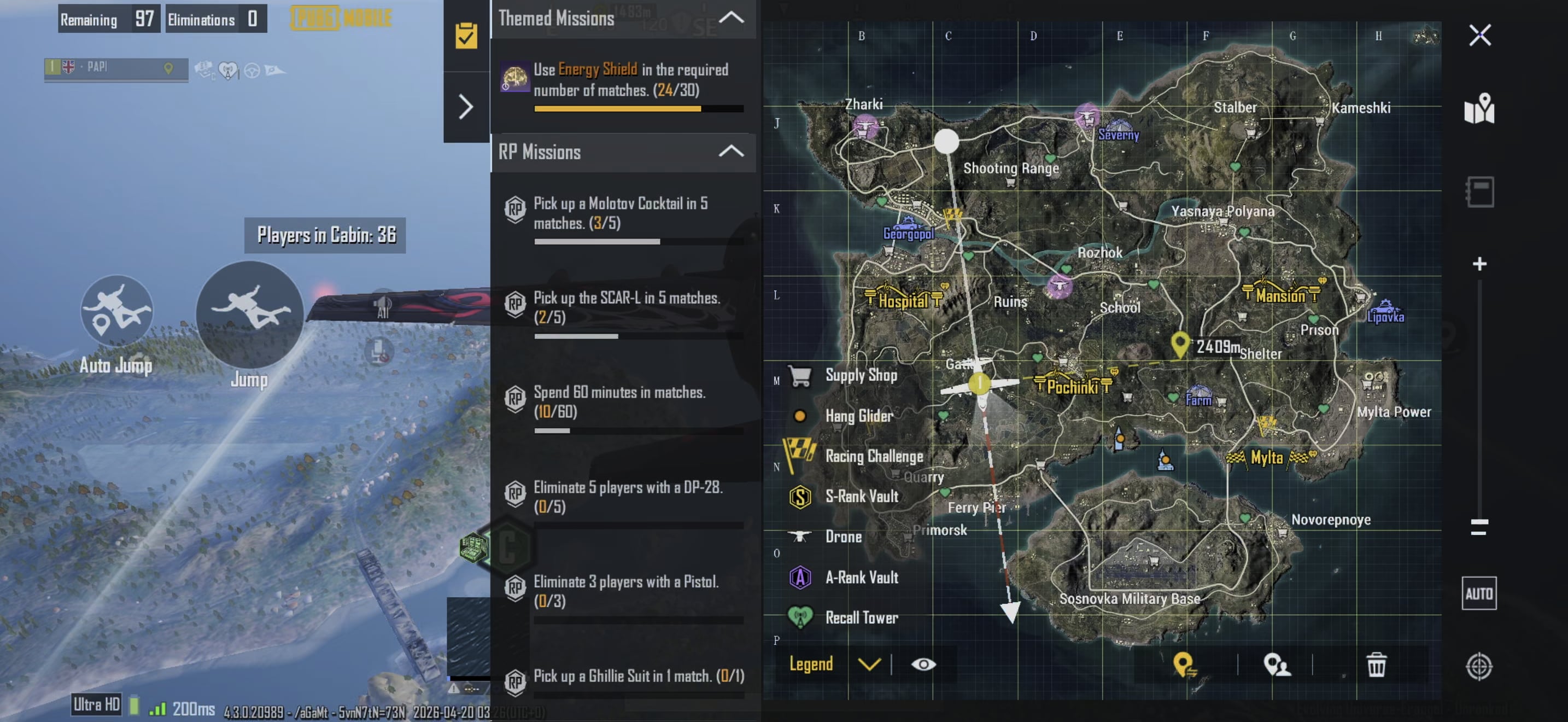
Task: Click the map zoom-in plus button
Action: (1479, 264)
